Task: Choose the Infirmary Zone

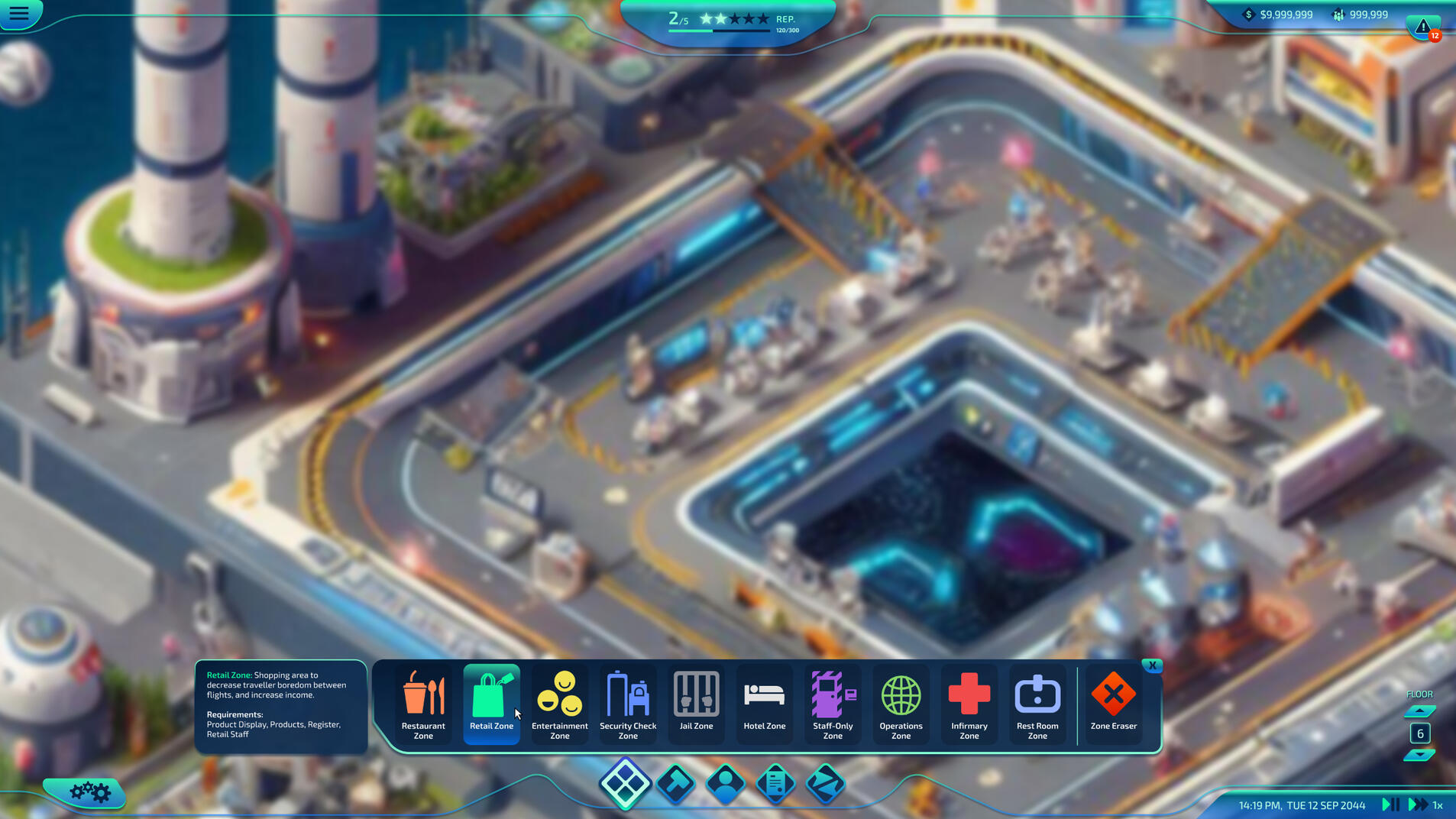Action: click(969, 703)
